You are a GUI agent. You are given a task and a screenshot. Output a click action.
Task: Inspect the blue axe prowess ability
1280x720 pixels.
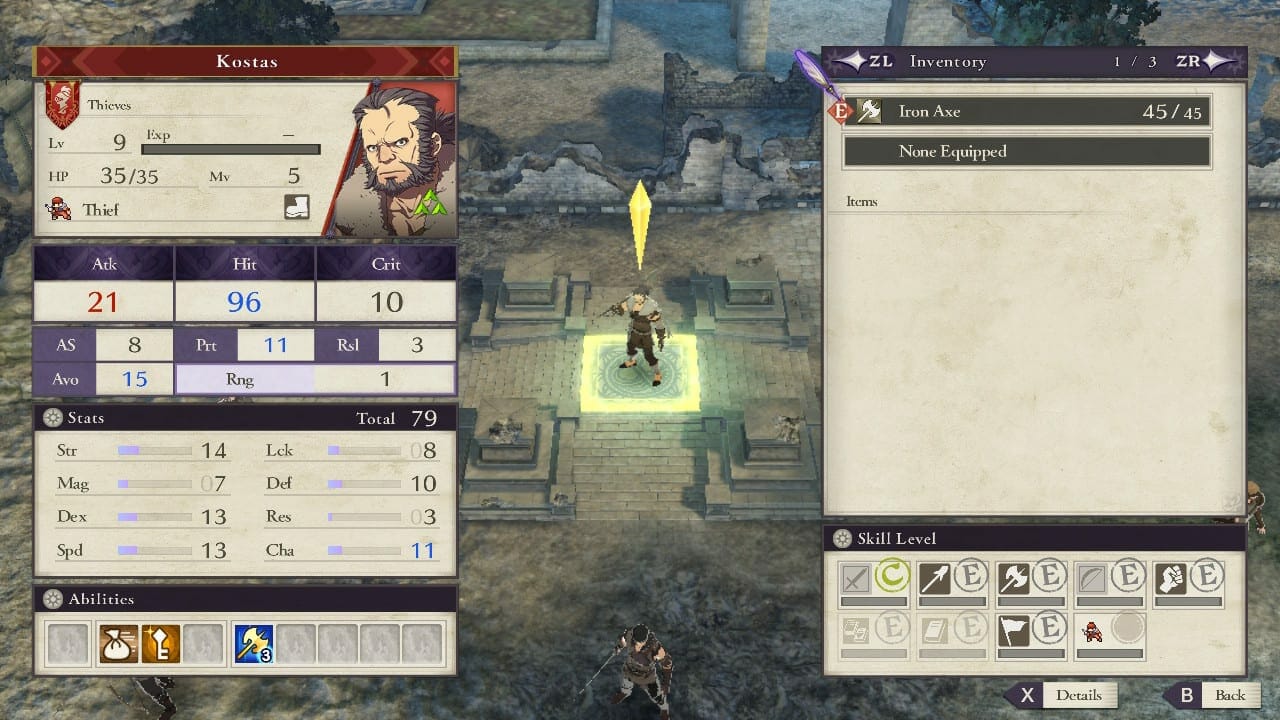pos(252,644)
